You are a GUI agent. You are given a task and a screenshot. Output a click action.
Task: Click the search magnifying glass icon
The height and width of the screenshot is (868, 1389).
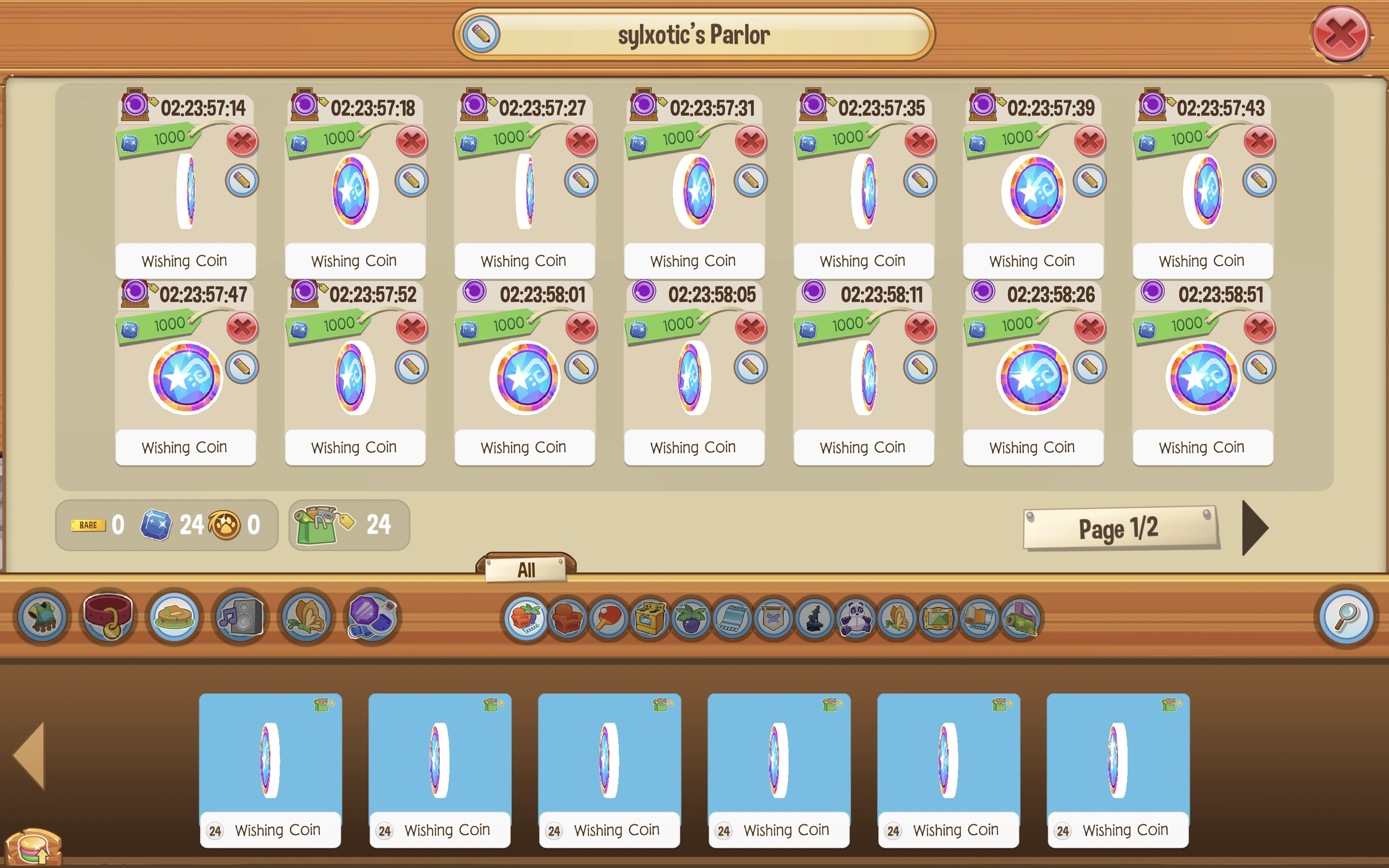click(1346, 618)
